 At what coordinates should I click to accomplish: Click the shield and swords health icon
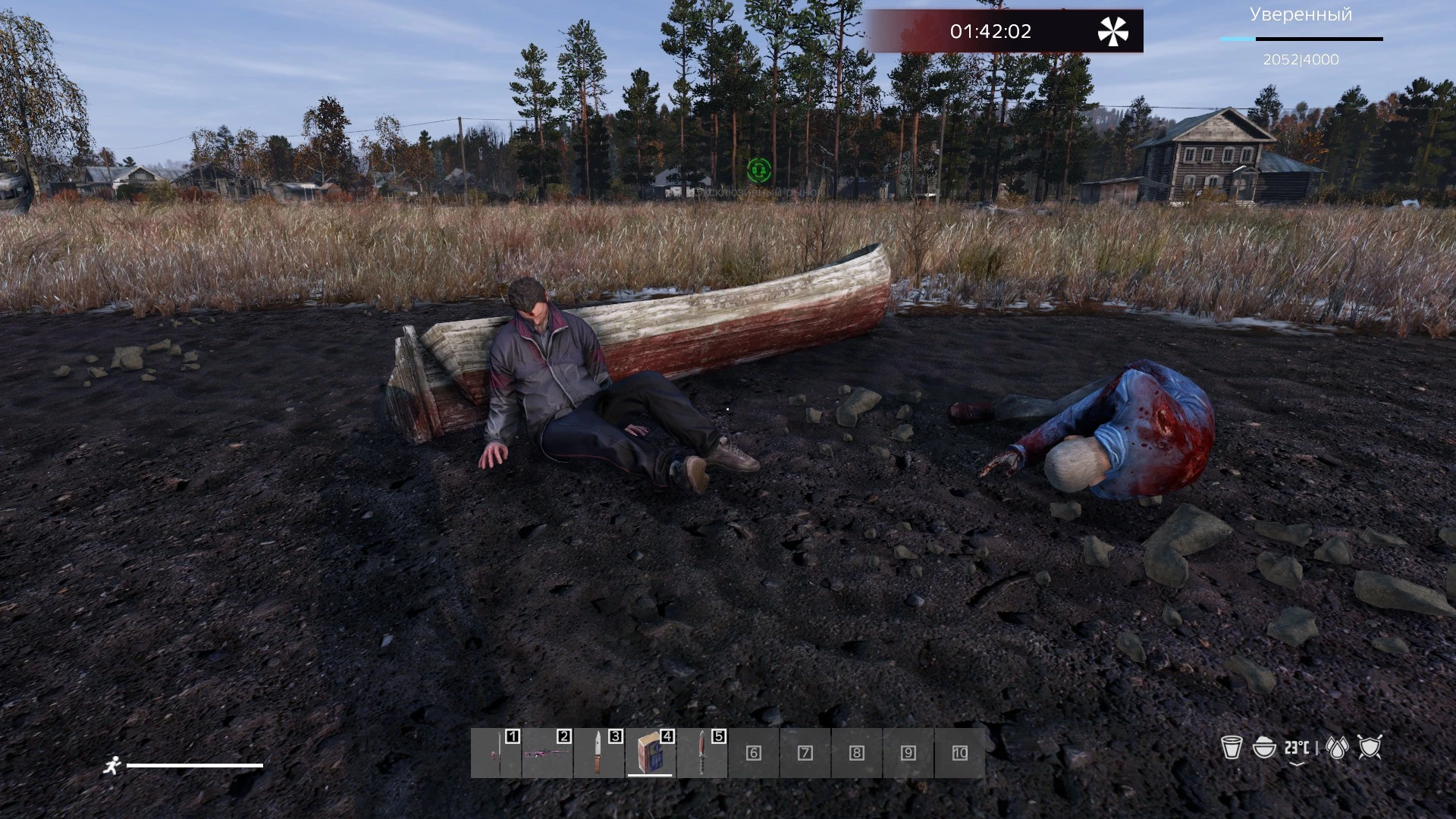pos(1370,748)
